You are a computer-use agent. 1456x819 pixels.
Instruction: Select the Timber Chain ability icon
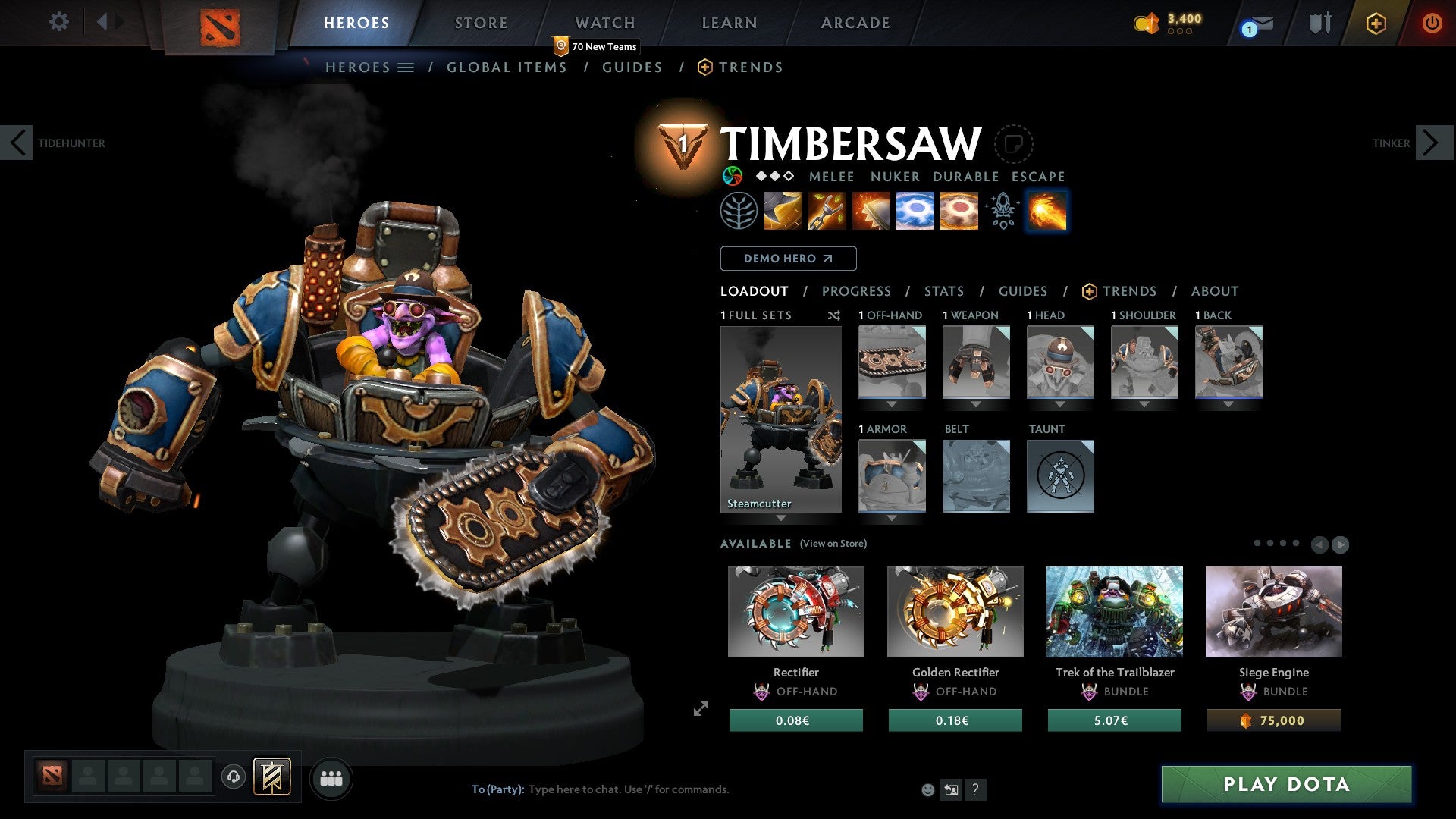826,211
